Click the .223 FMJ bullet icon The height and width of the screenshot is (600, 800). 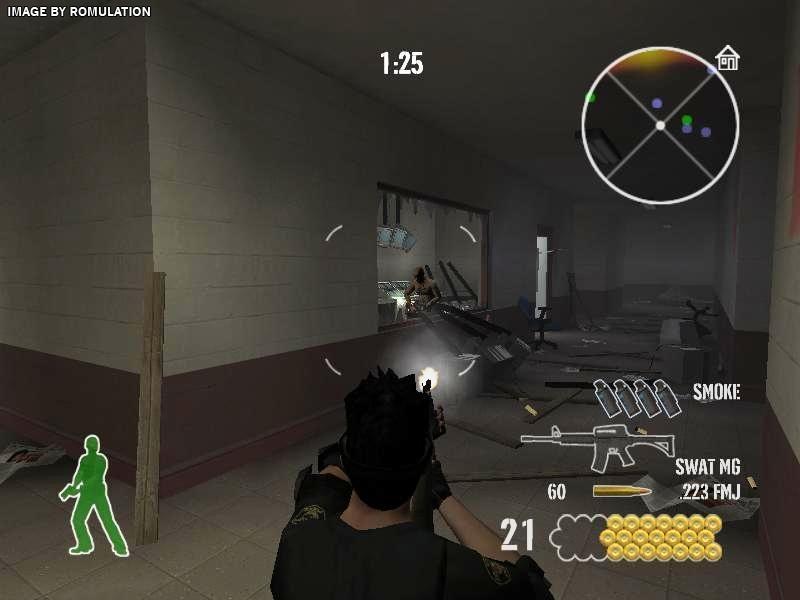[x=622, y=491]
